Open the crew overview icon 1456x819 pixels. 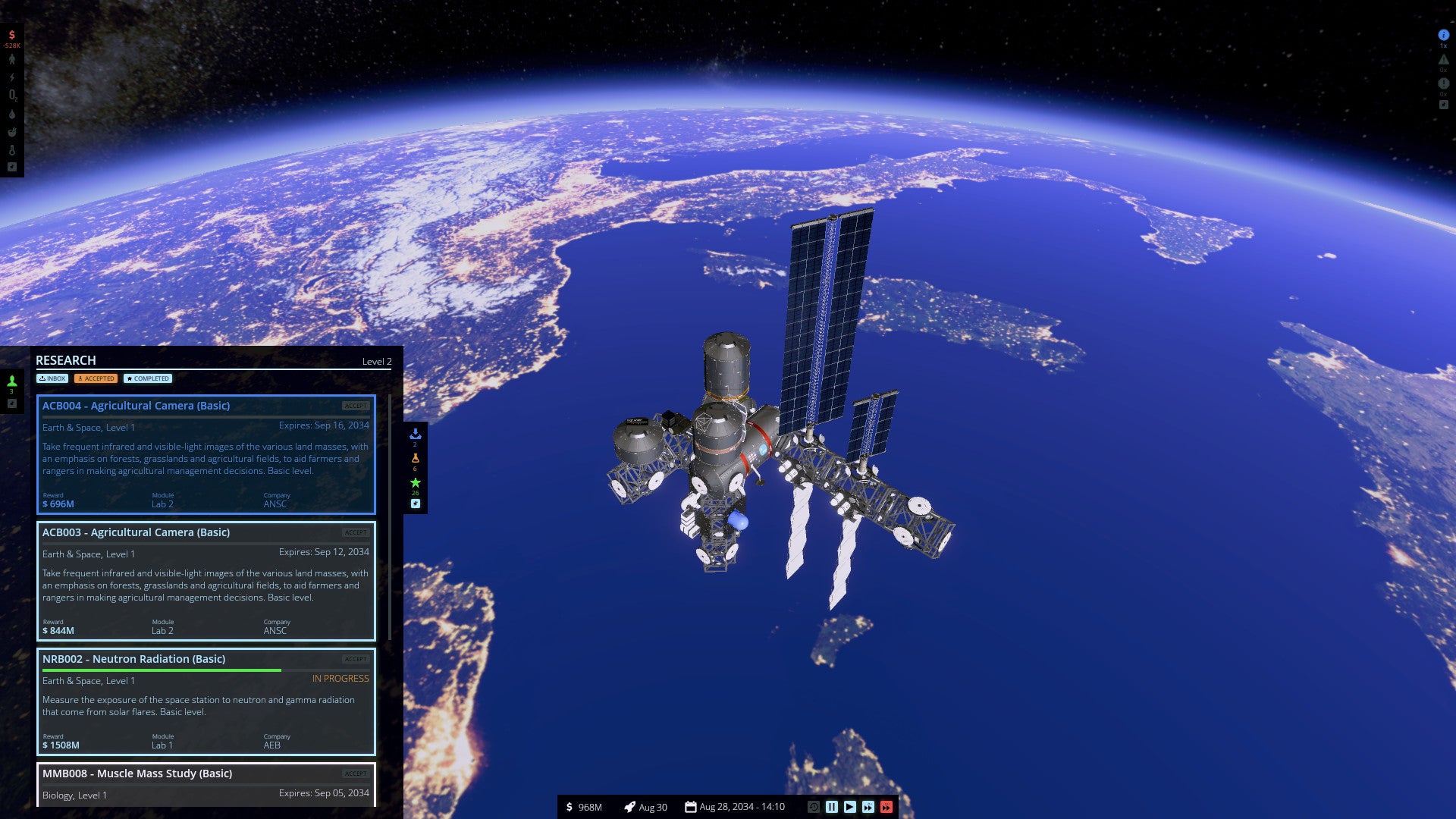coord(11,59)
